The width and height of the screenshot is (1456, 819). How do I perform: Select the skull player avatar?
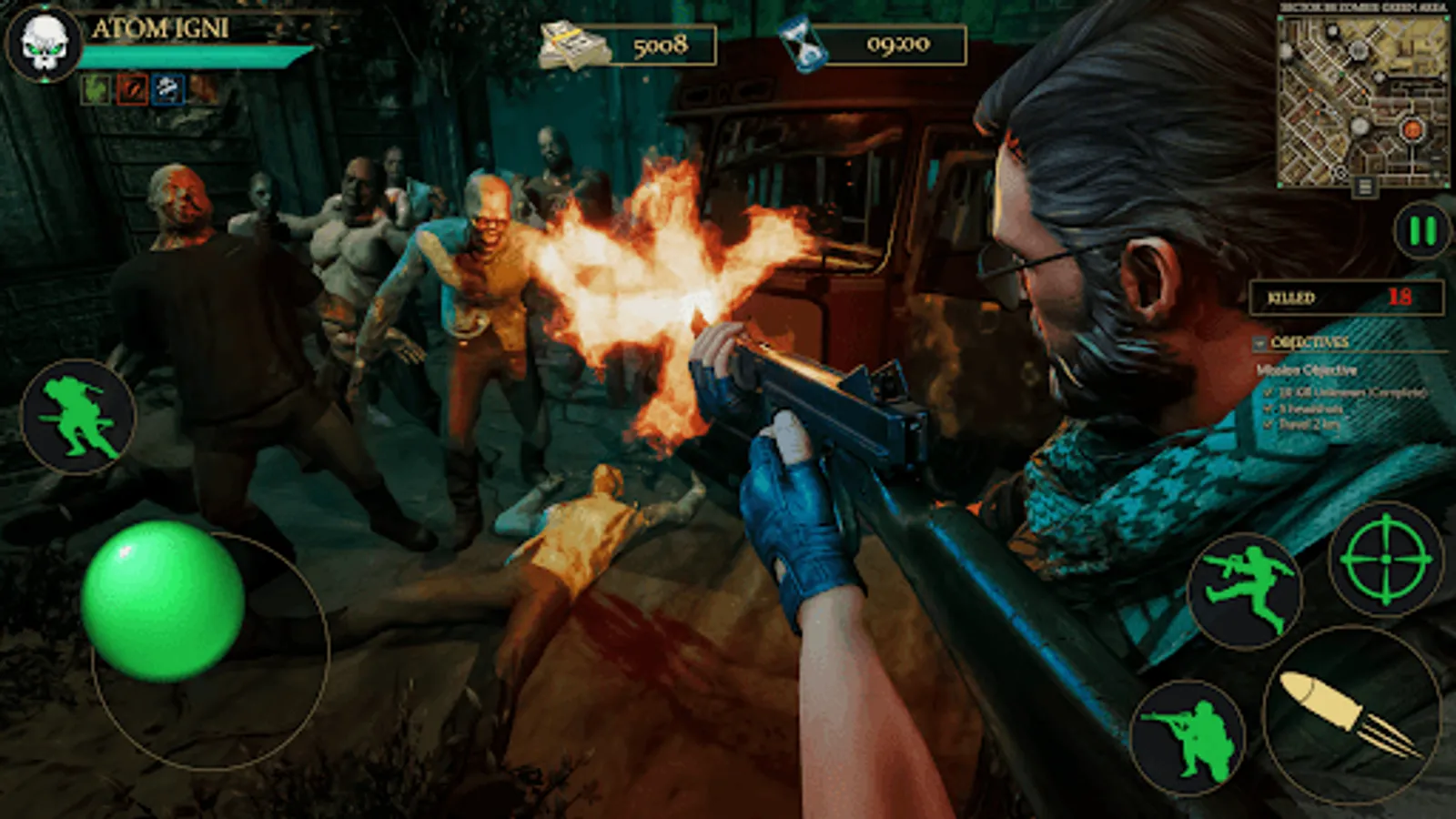(x=44, y=43)
